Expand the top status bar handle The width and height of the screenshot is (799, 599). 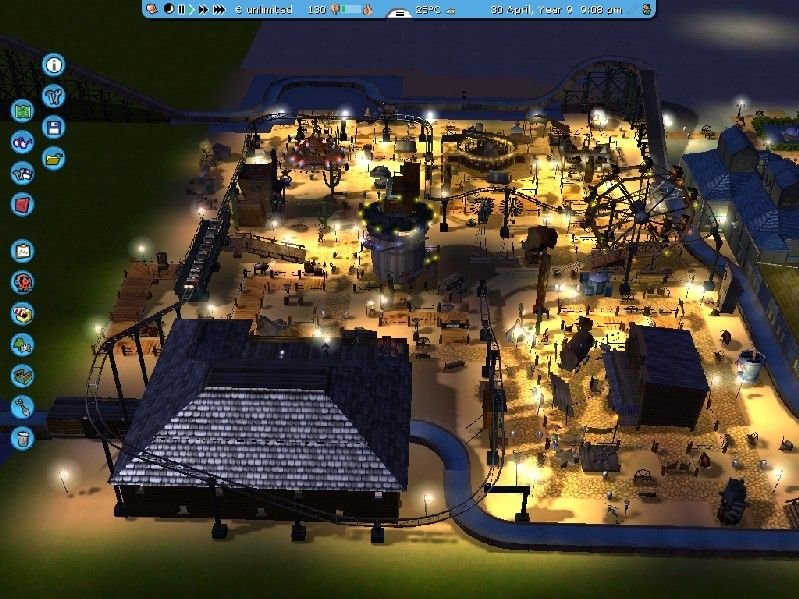point(399,16)
